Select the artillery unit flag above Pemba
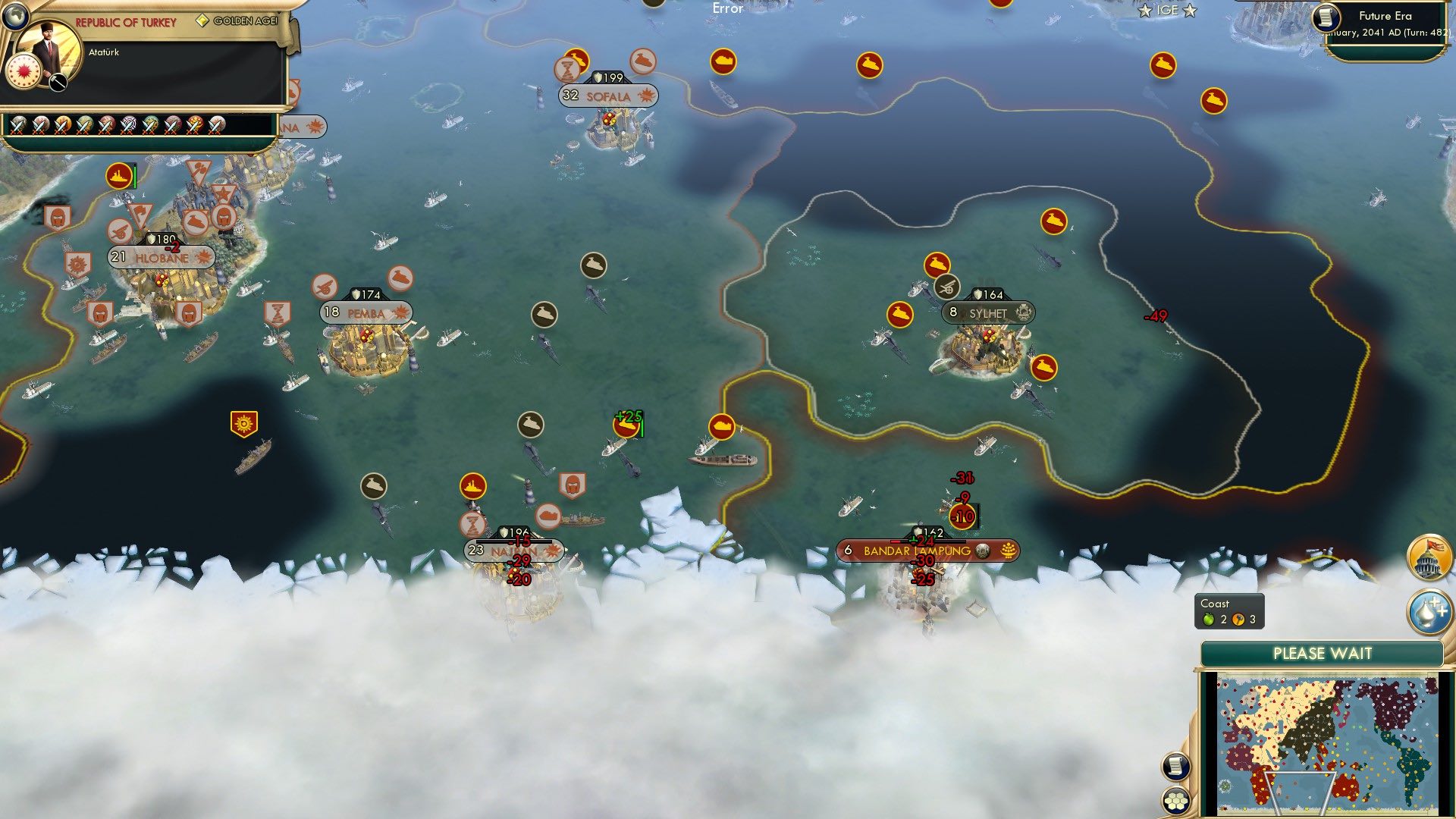Screen dimensions: 1456x819 coord(325,285)
